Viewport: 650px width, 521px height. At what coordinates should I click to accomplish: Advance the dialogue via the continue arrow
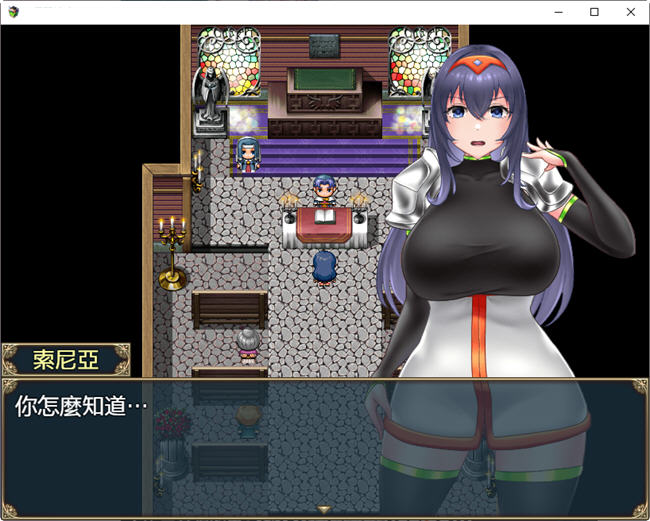coord(324,510)
